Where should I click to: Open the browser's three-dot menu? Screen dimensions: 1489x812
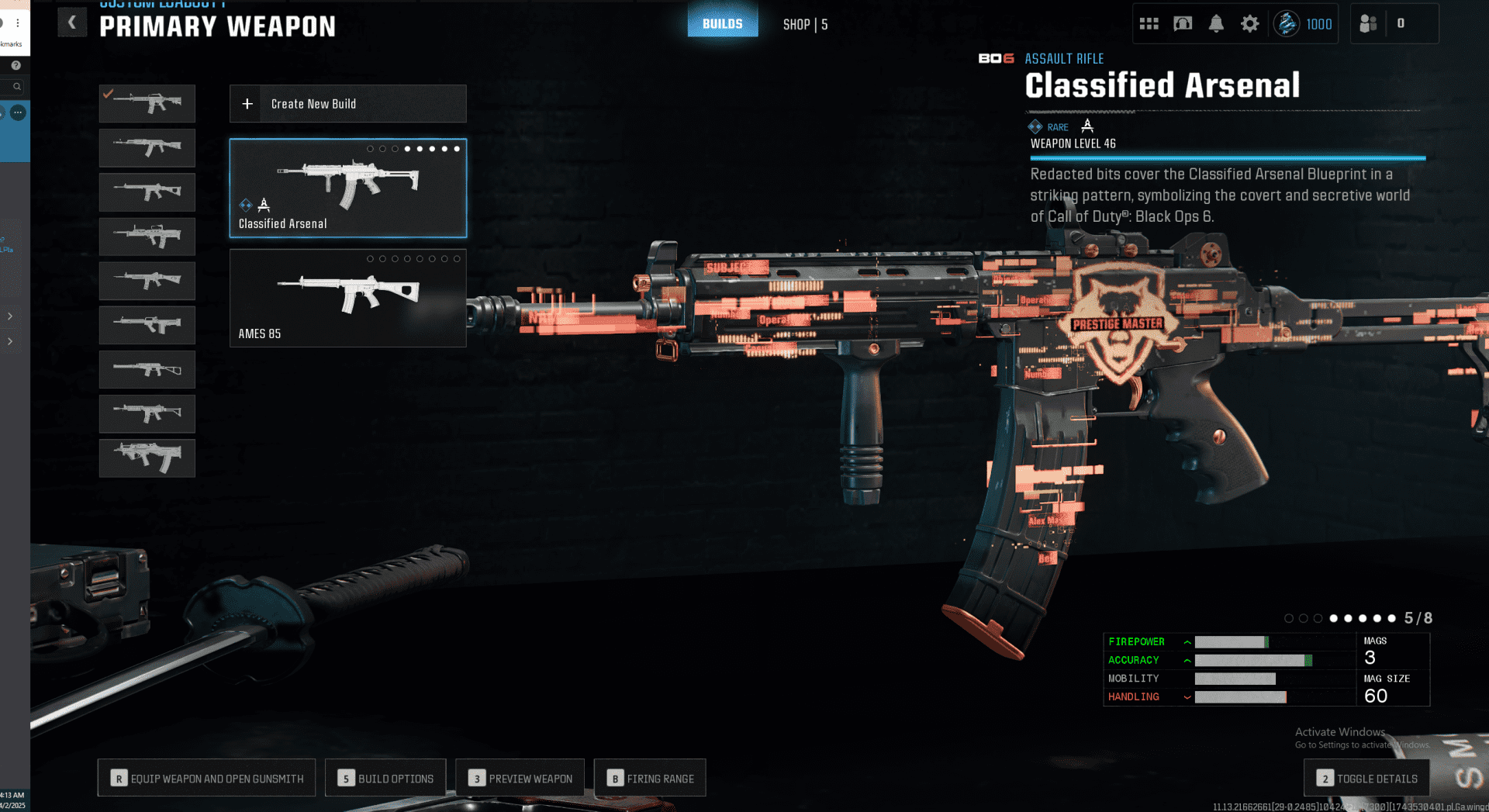[18, 23]
